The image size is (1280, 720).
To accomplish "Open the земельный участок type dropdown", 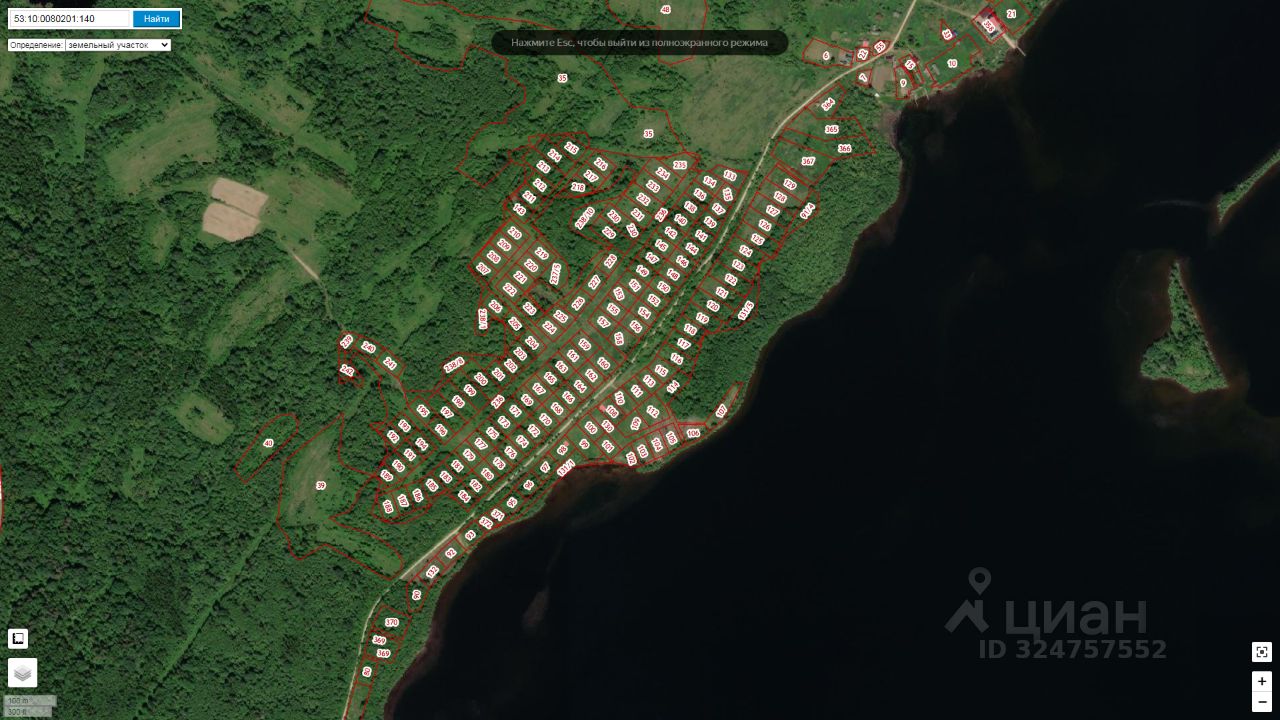I will click(x=118, y=45).
